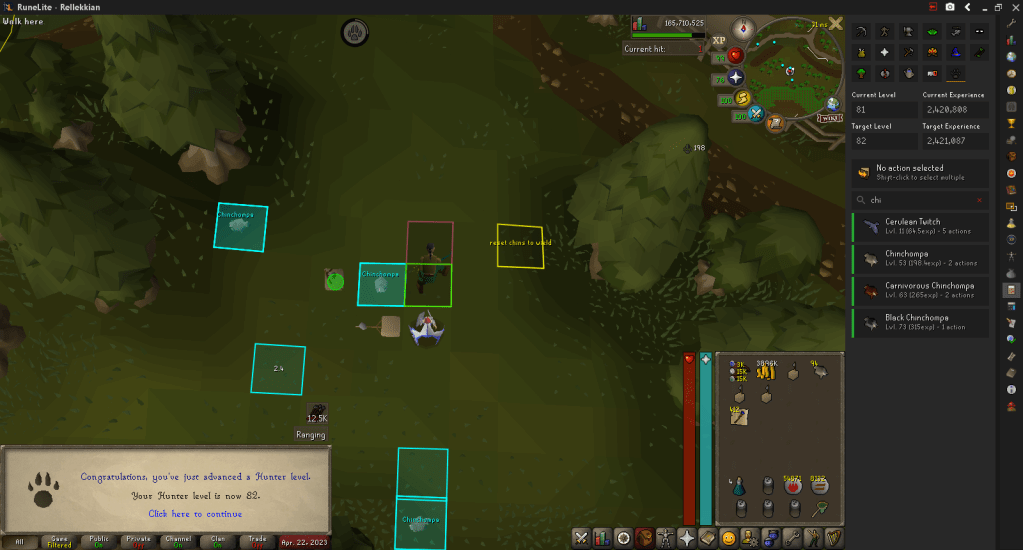Toggle the XP drops button
This screenshot has height=550, width=1023.
click(x=718, y=41)
